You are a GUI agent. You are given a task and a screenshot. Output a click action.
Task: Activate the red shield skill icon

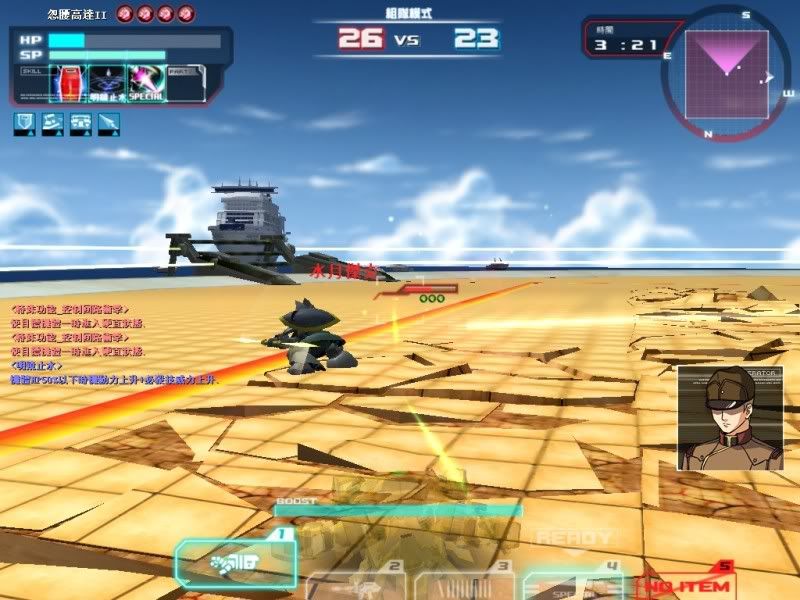point(67,83)
